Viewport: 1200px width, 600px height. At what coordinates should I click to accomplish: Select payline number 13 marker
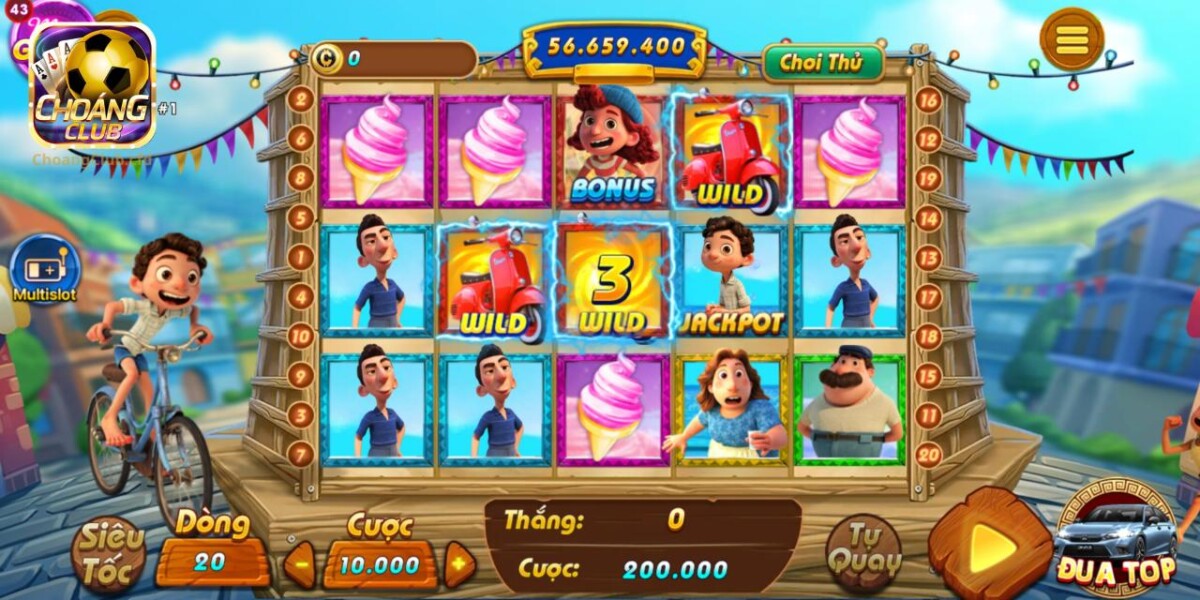928,258
